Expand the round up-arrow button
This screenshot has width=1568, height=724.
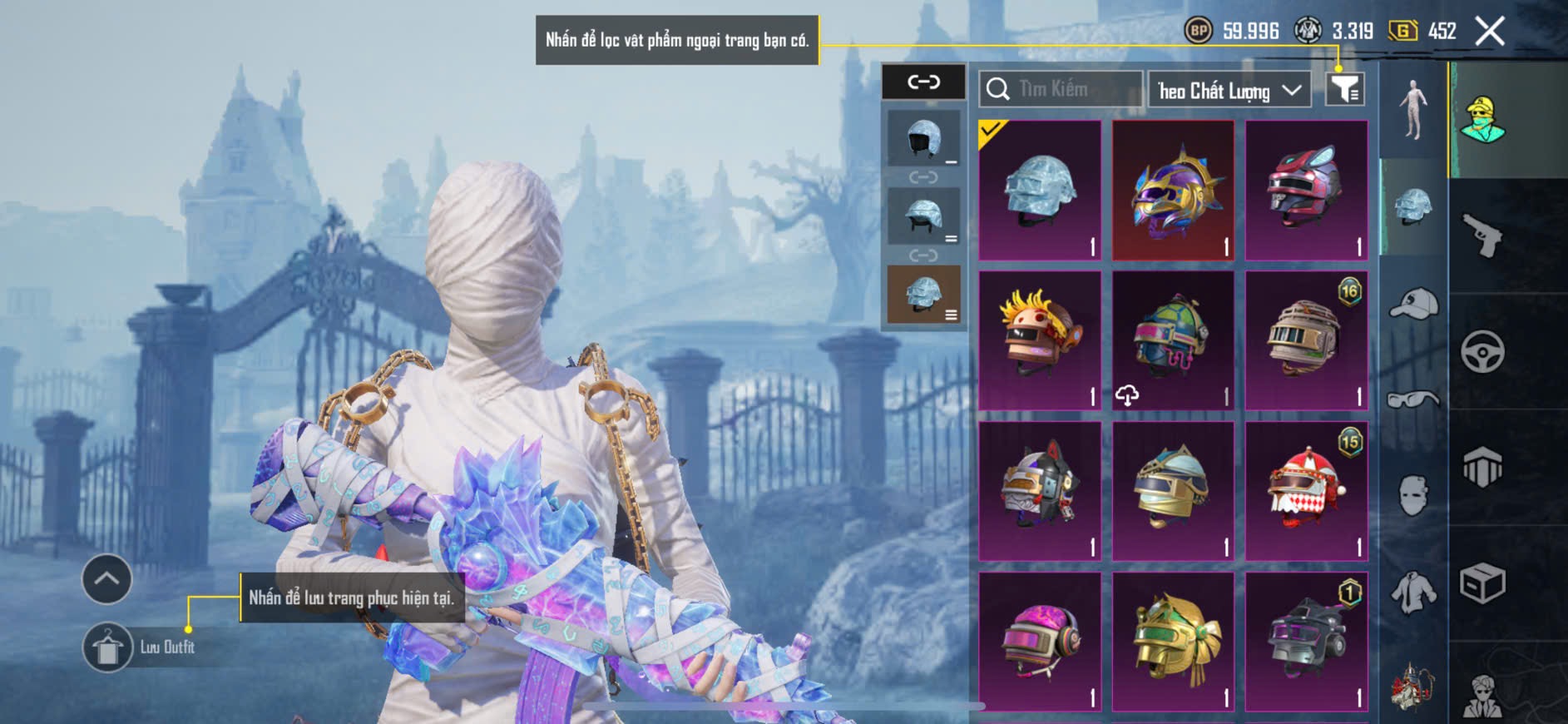coord(106,578)
